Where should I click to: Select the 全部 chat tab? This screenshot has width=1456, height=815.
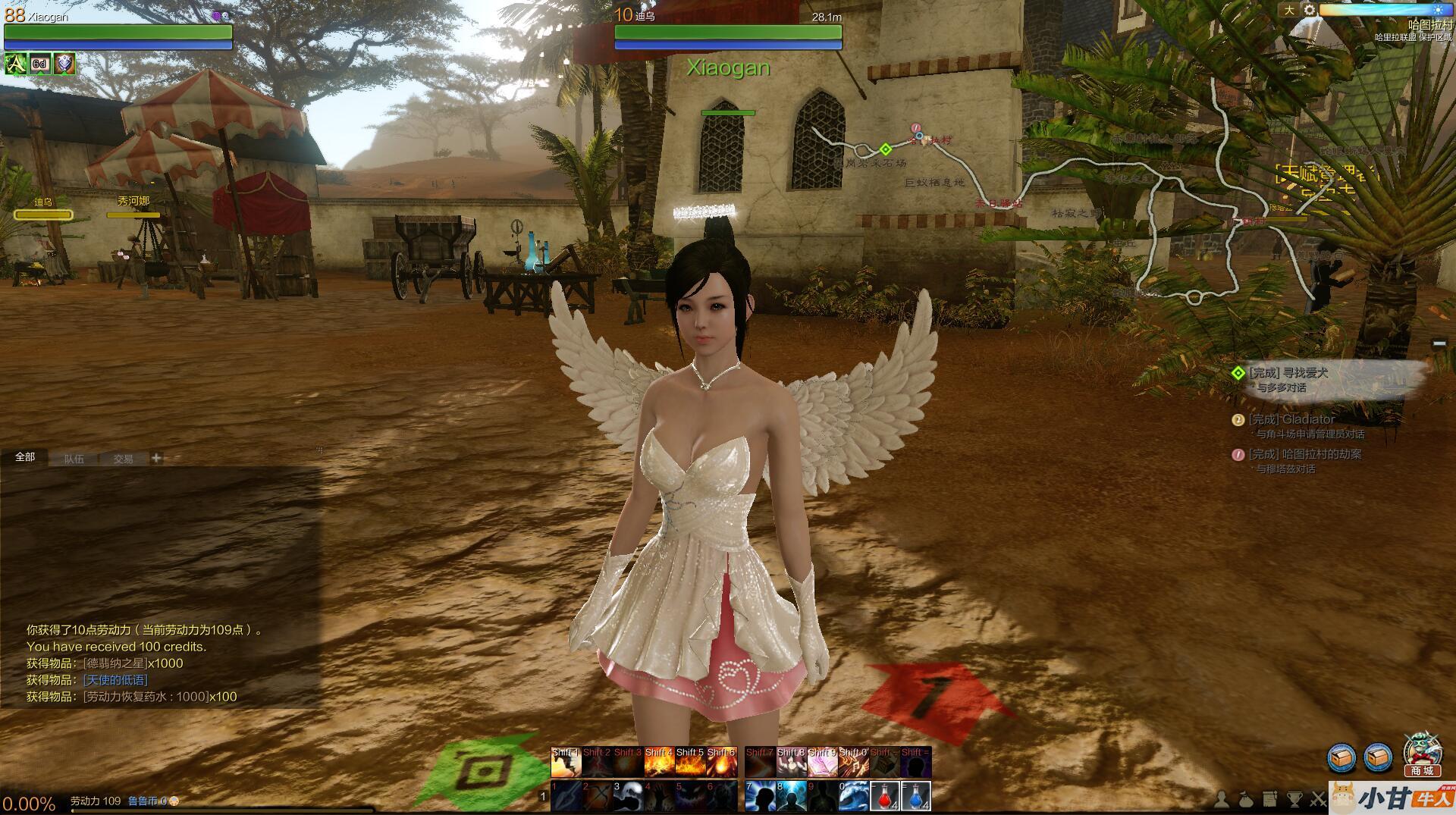(x=25, y=457)
